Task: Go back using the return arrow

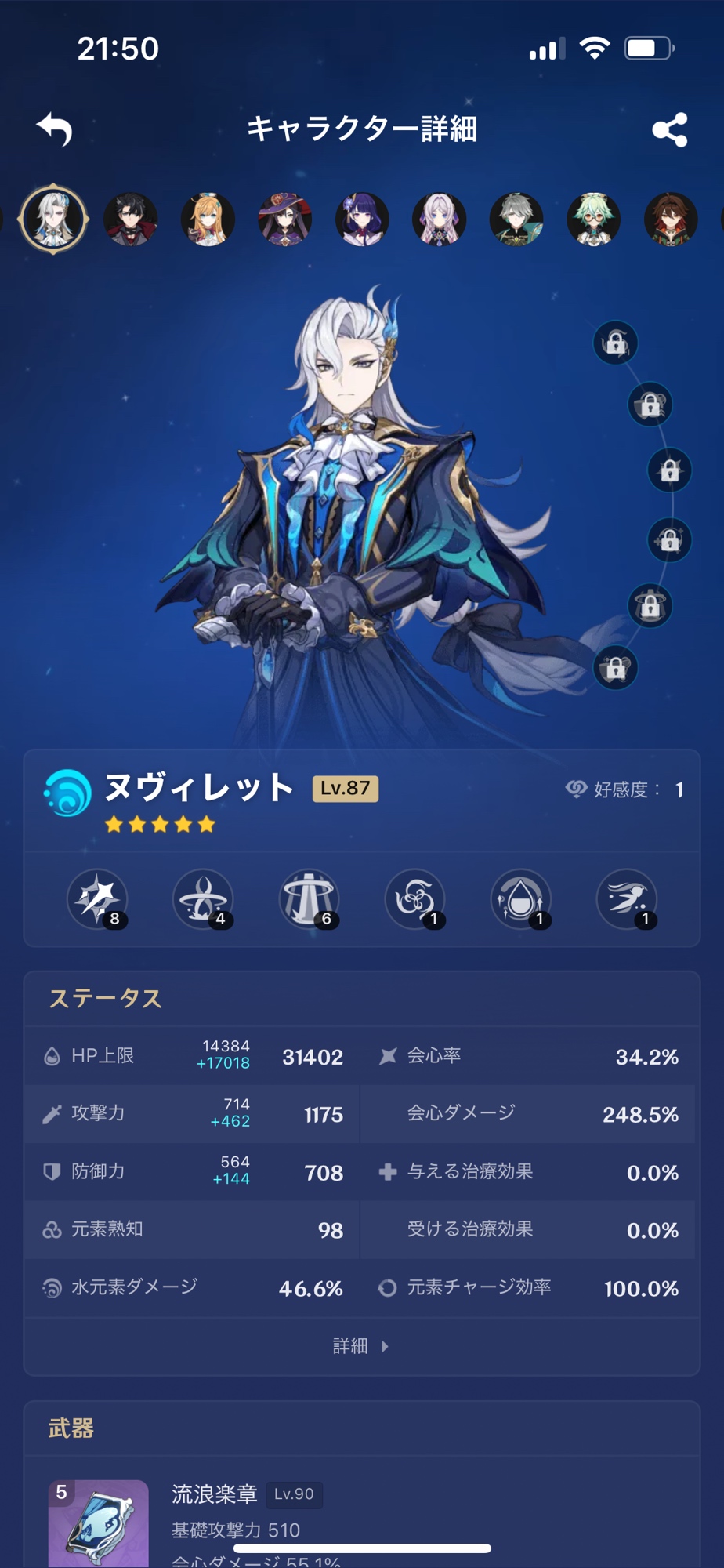Action: [55, 129]
